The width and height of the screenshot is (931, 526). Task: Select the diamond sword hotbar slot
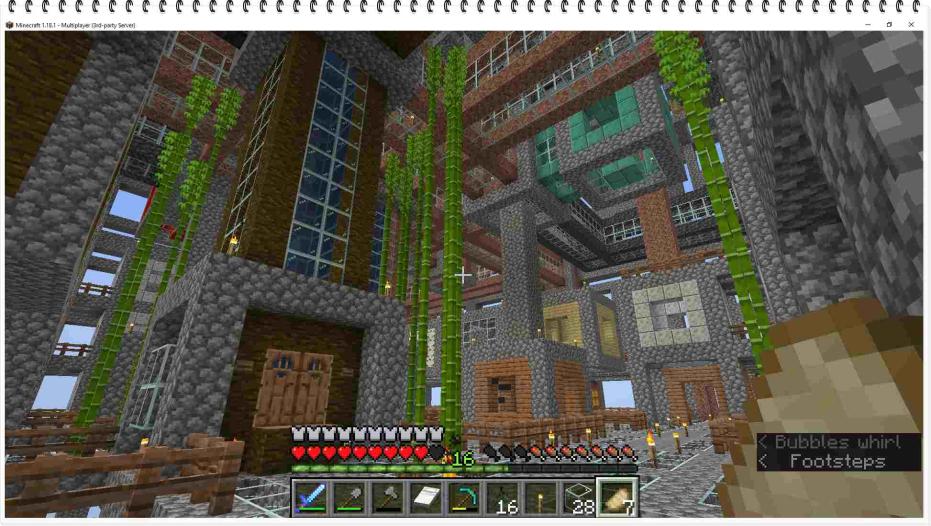tap(311, 497)
